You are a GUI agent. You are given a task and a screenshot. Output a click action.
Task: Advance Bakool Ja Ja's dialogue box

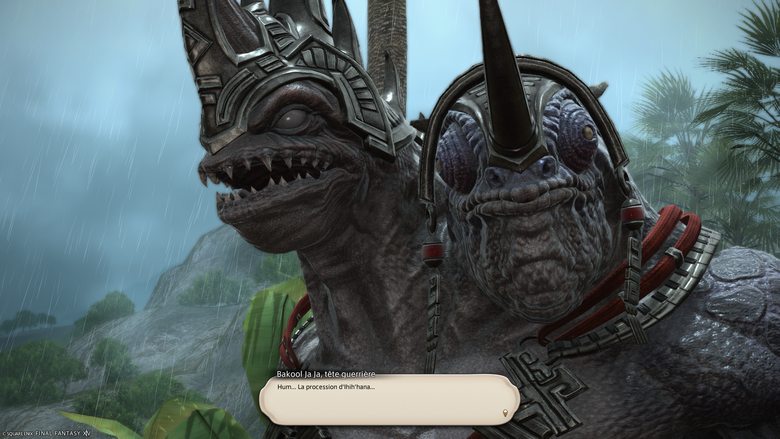click(x=388, y=399)
